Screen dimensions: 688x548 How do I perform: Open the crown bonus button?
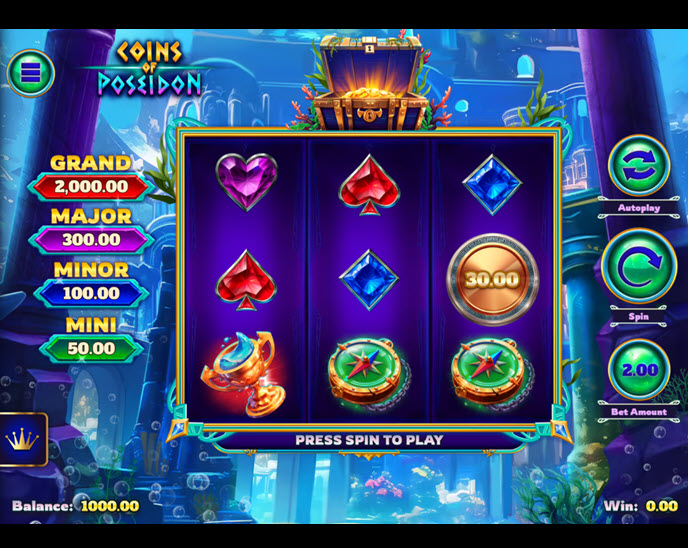[22, 439]
